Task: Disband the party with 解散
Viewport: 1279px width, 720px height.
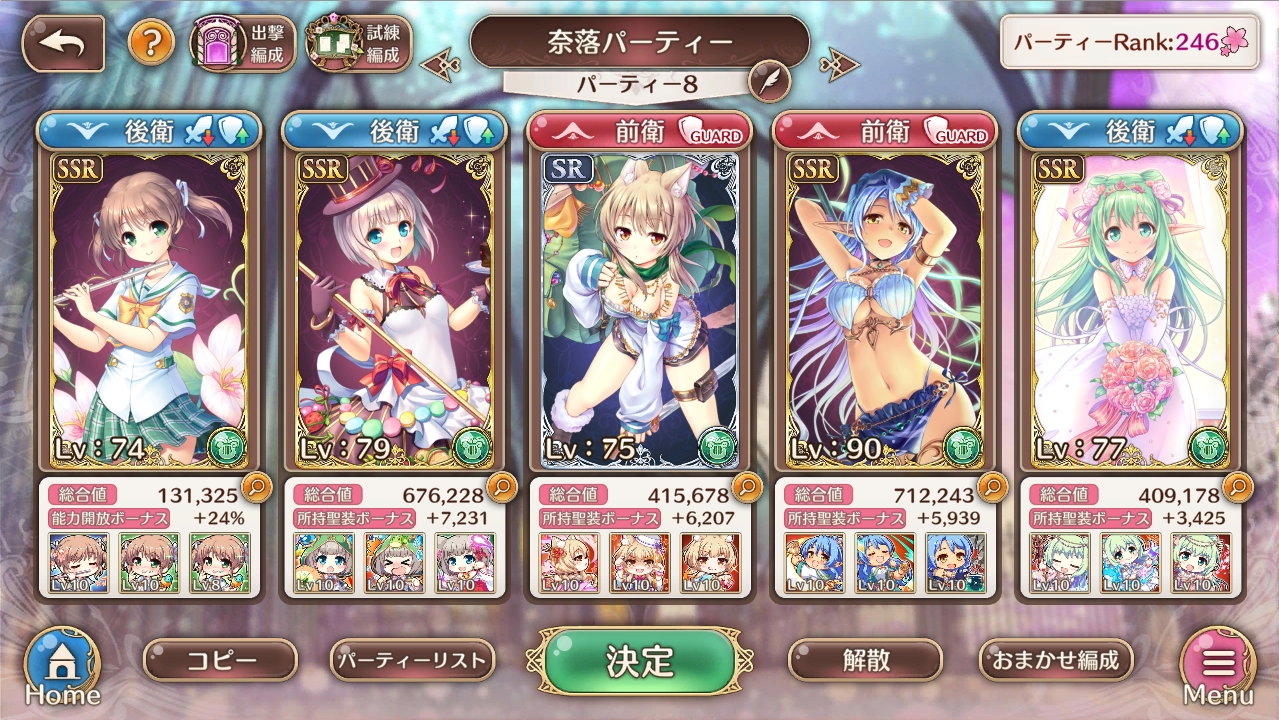Action: point(865,660)
